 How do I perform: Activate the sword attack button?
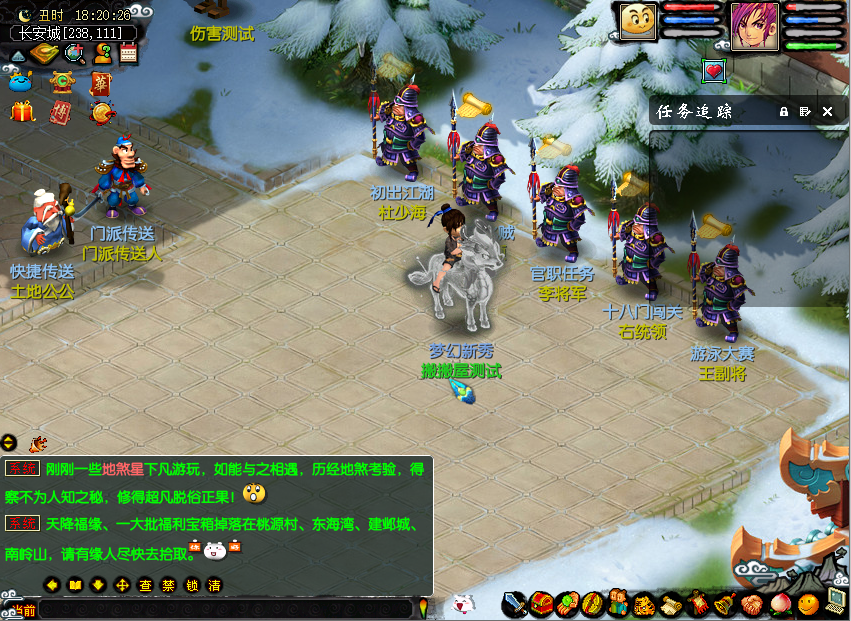(515, 604)
